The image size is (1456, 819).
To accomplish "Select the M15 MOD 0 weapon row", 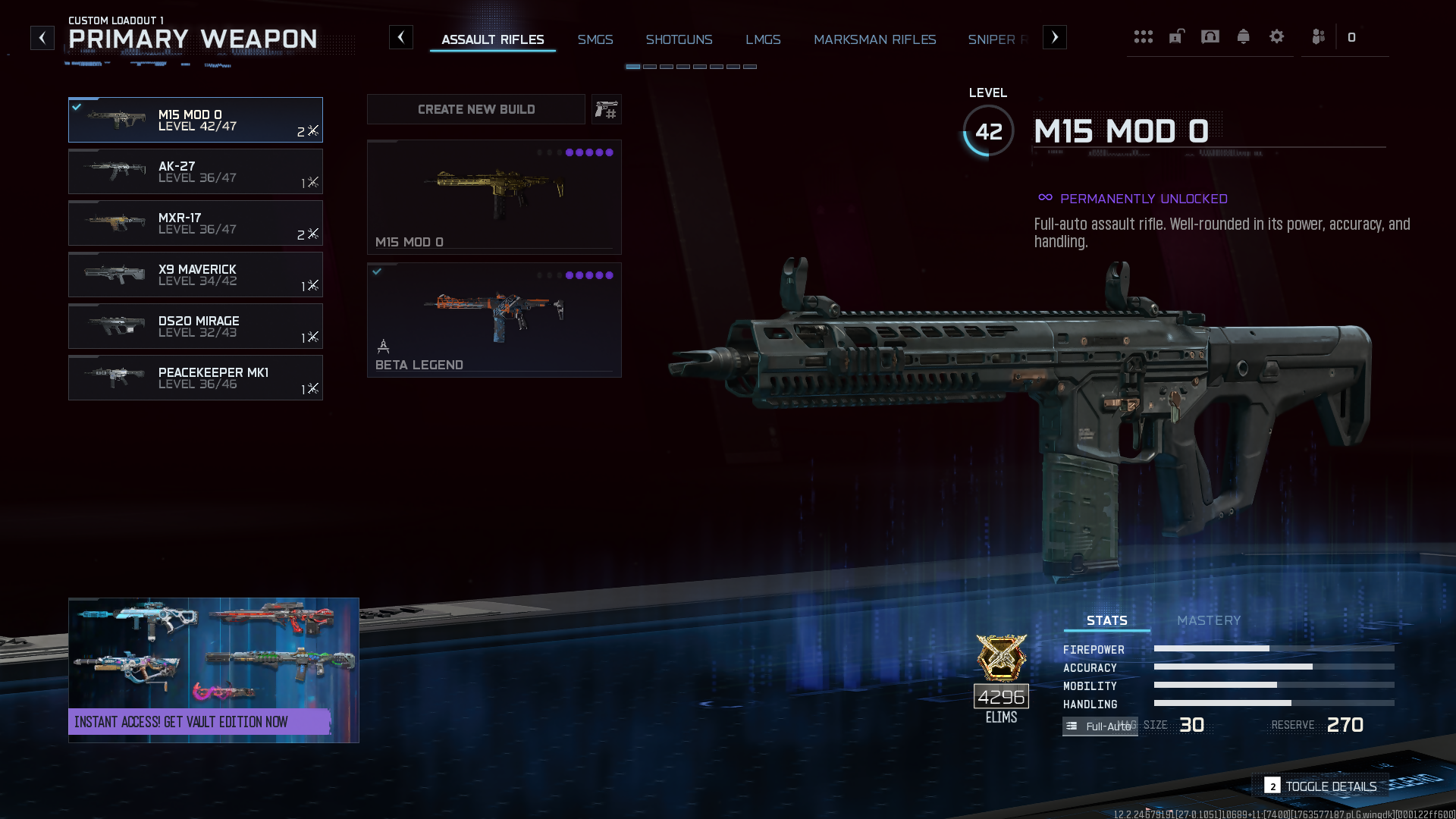I will (x=195, y=120).
